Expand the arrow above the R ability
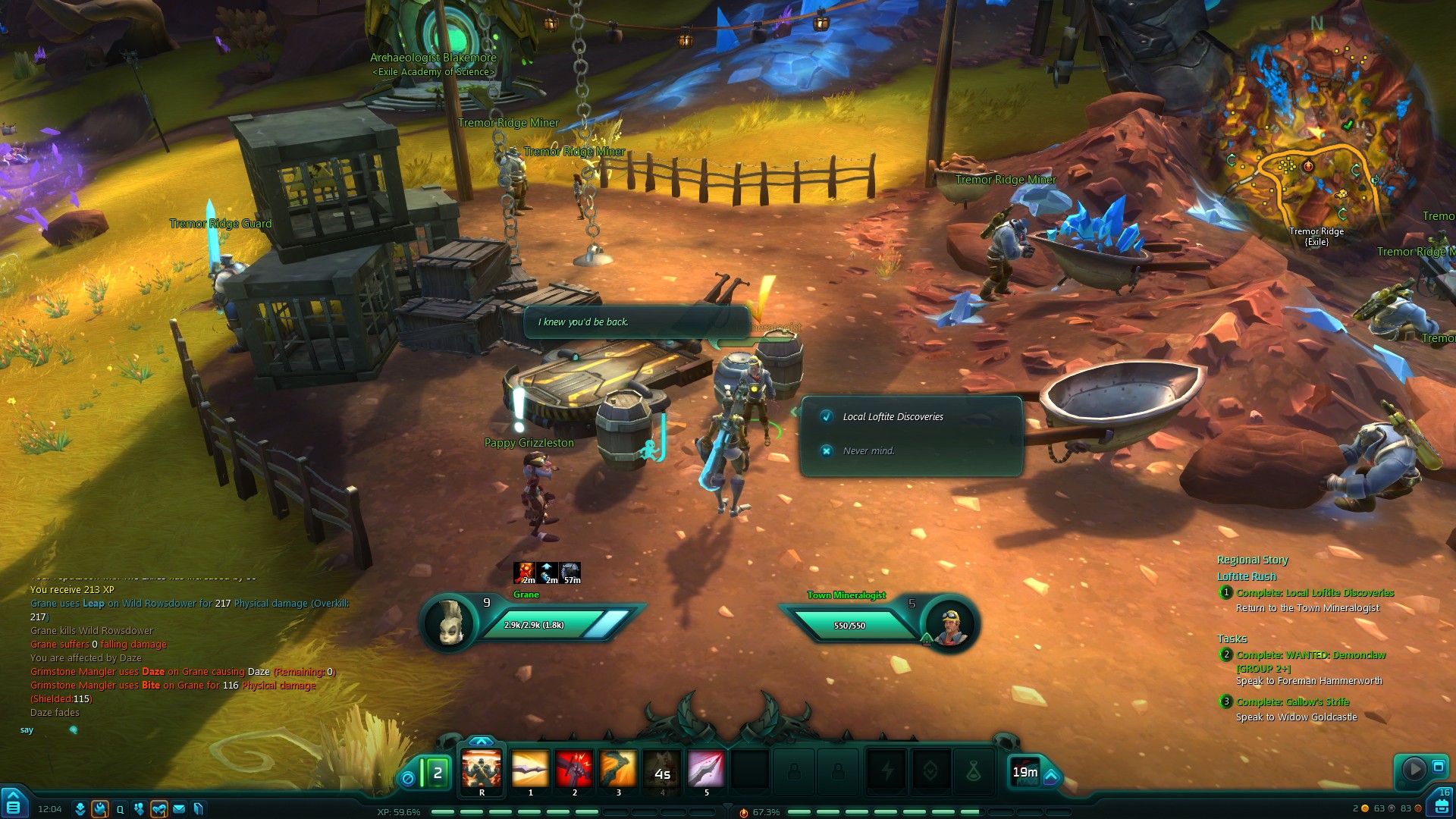This screenshot has height=819, width=1456. point(482,741)
